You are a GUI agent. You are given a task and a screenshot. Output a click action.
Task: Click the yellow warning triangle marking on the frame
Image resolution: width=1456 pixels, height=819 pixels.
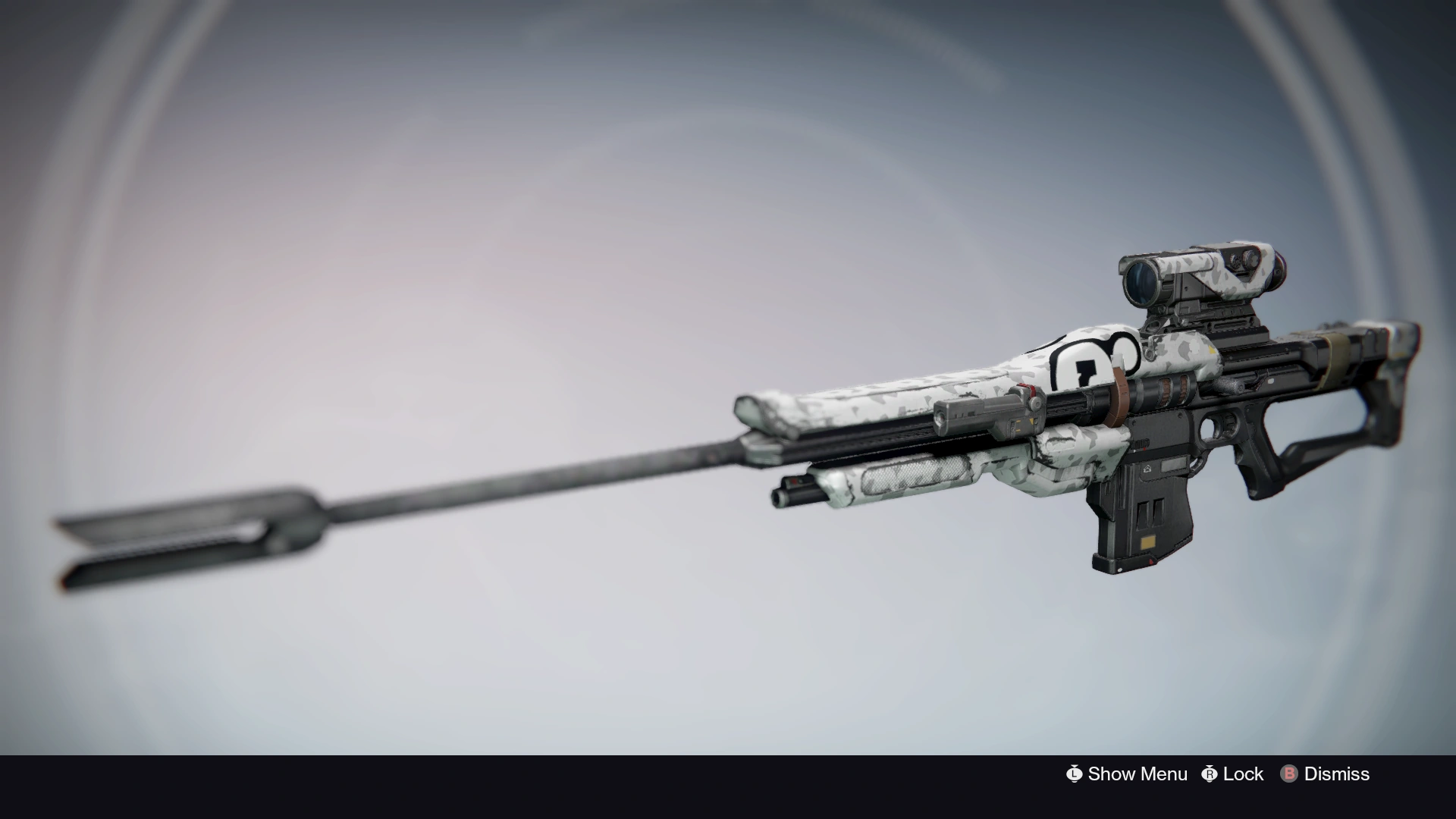tap(1211, 350)
